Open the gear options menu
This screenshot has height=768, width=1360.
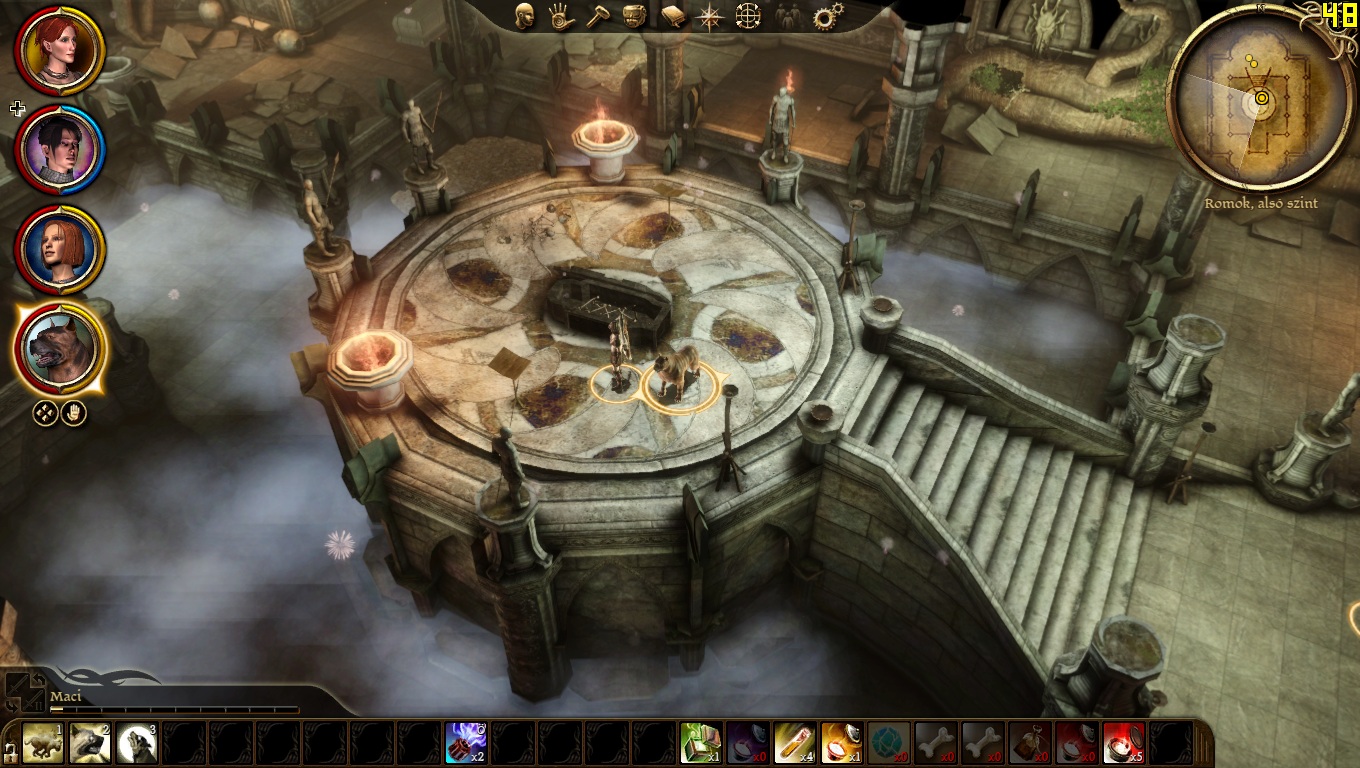(x=828, y=16)
